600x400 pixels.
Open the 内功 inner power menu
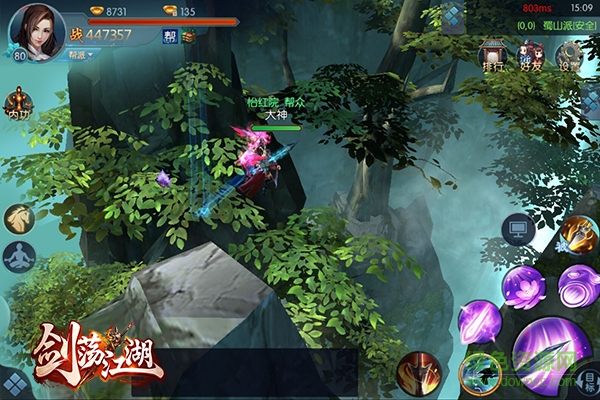(x=17, y=105)
